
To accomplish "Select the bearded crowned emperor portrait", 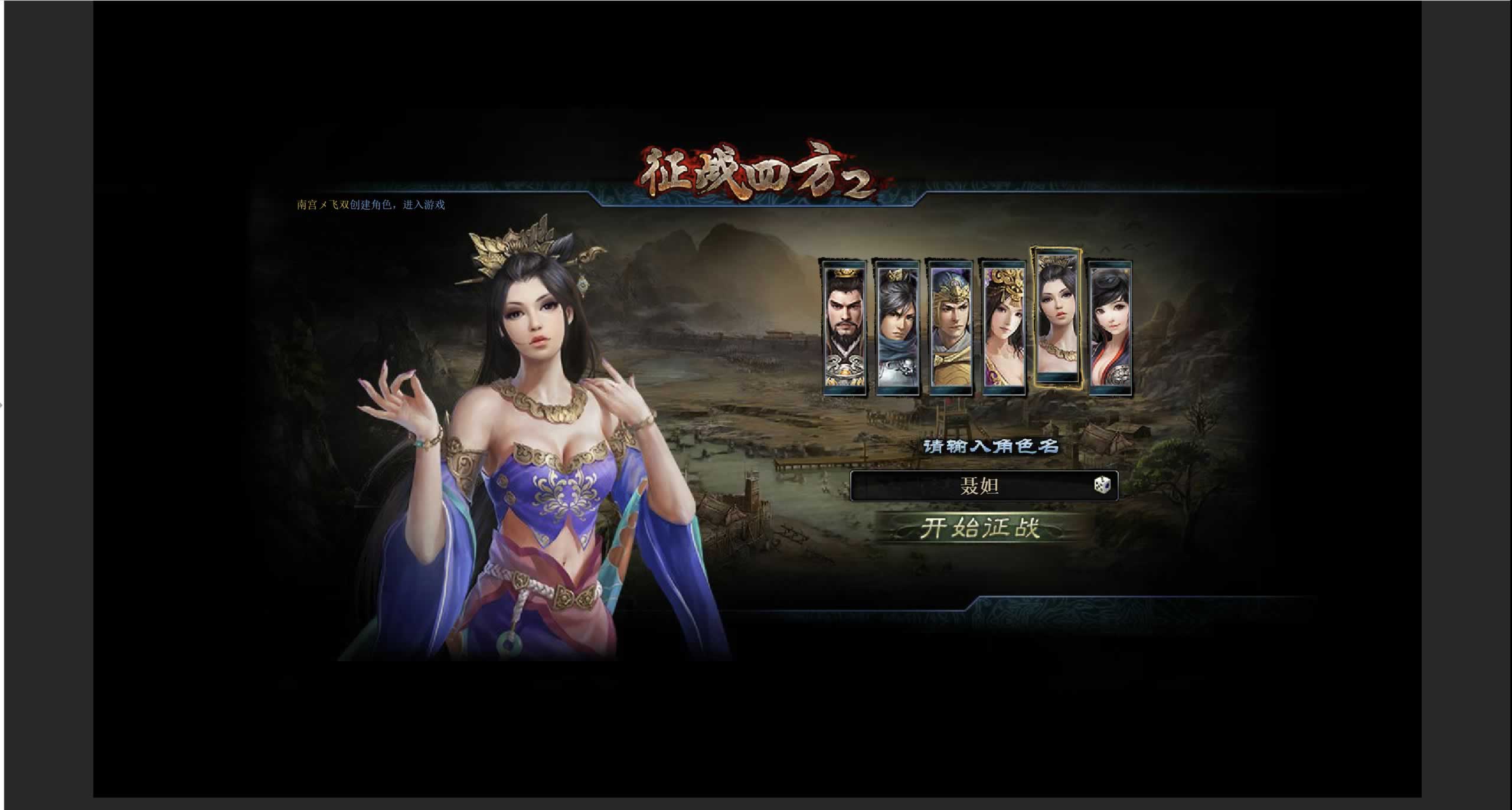I will click(x=845, y=328).
